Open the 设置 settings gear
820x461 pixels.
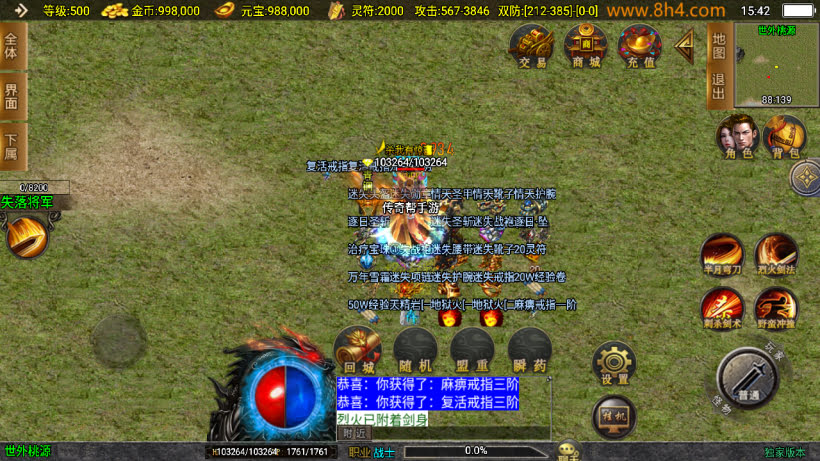coord(614,365)
